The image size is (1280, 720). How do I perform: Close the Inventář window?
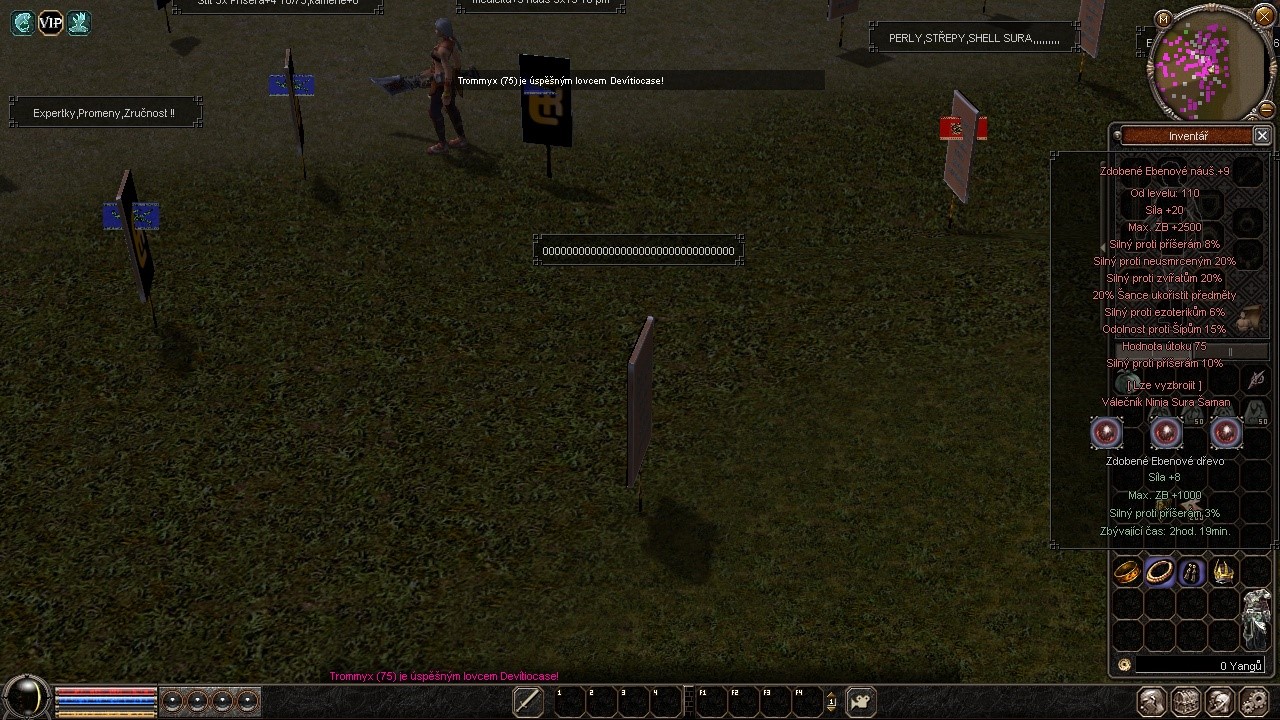(x=1262, y=136)
